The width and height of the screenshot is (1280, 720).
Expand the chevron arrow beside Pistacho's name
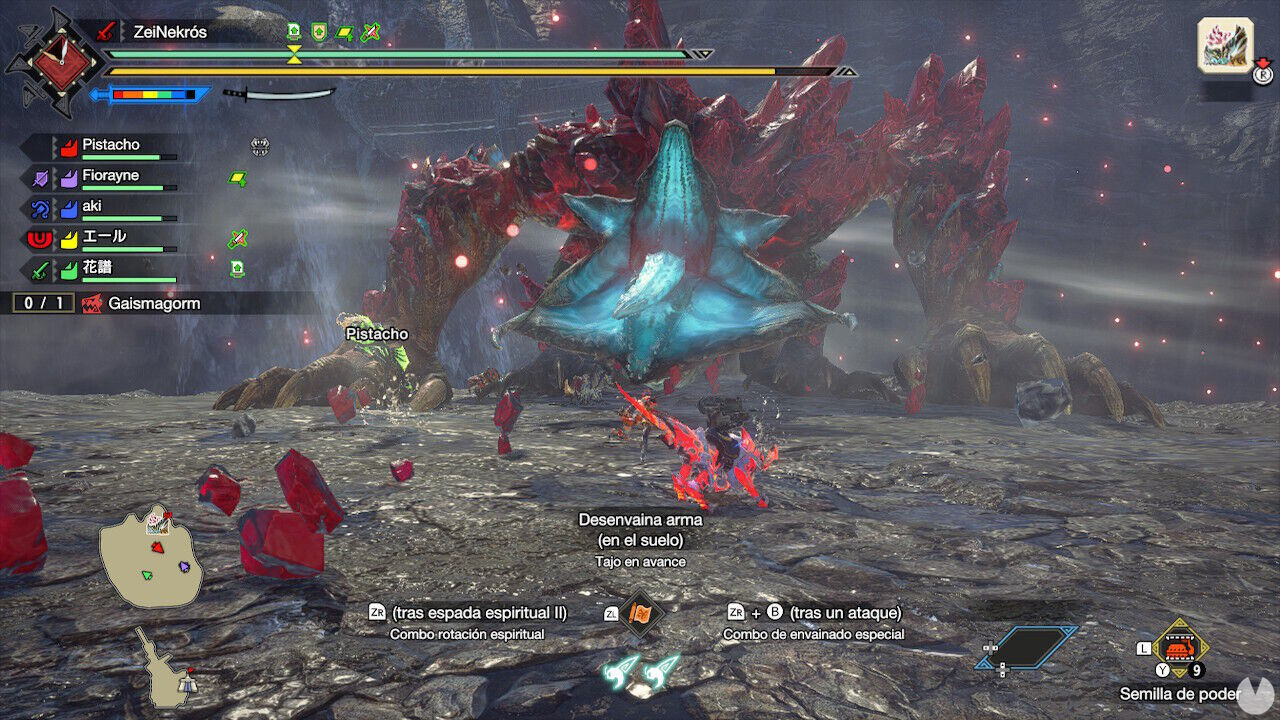(x=56, y=144)
